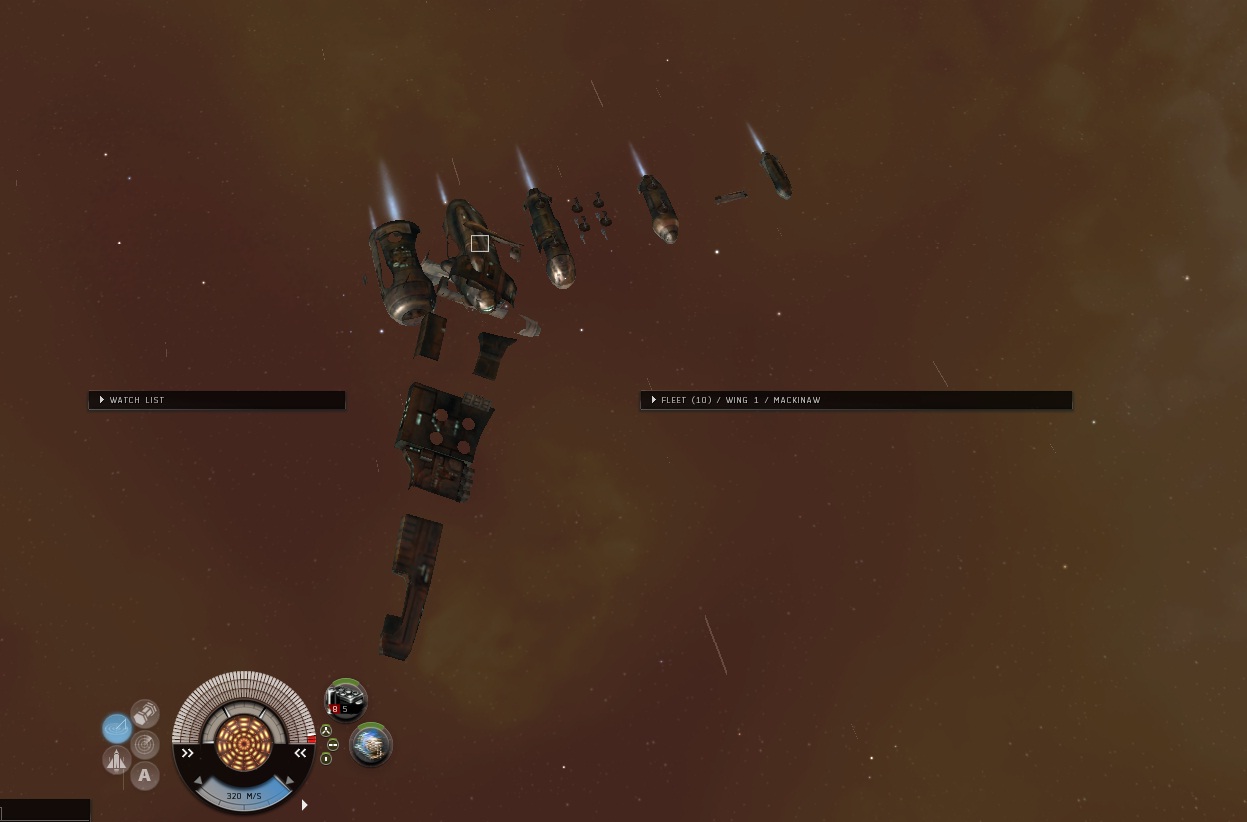Image resolution: width=1247 pixels, height=822 pixels.
Task: Click the glowing capacitor core display
Action: (243, 741)
